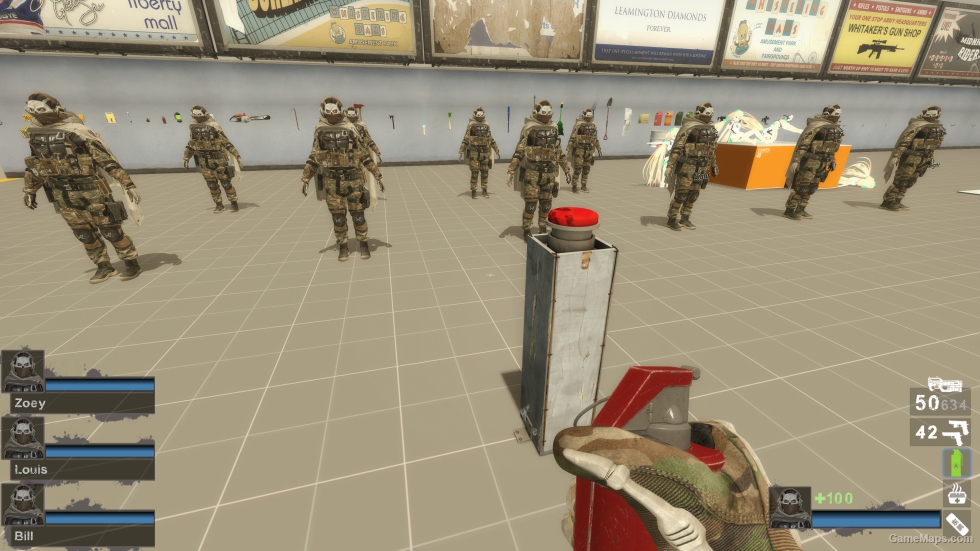The height and width of the screenshot is (551, 980).
Task: Select the pain pills slot
Action: tap(957, 525)
